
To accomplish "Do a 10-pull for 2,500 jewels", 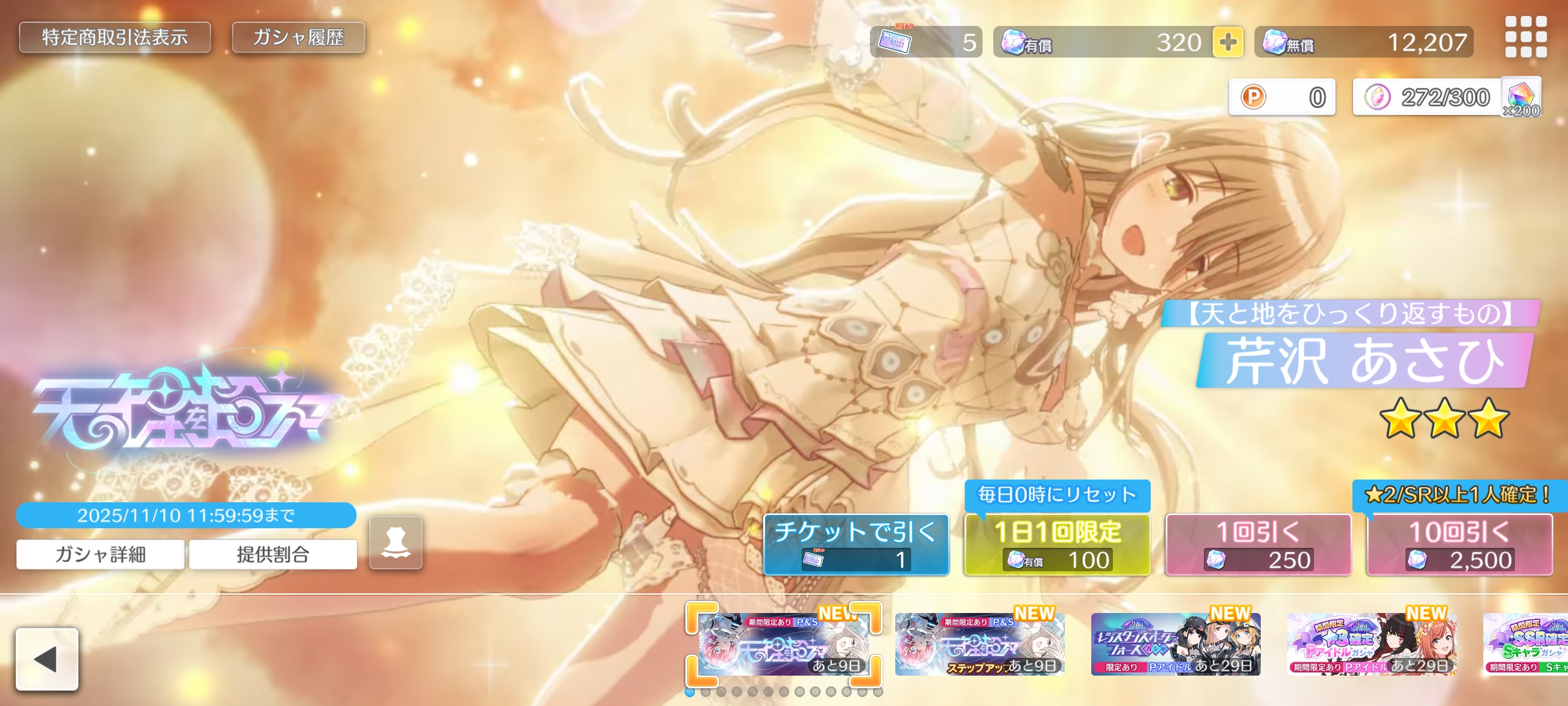I will pos(1459,545).
